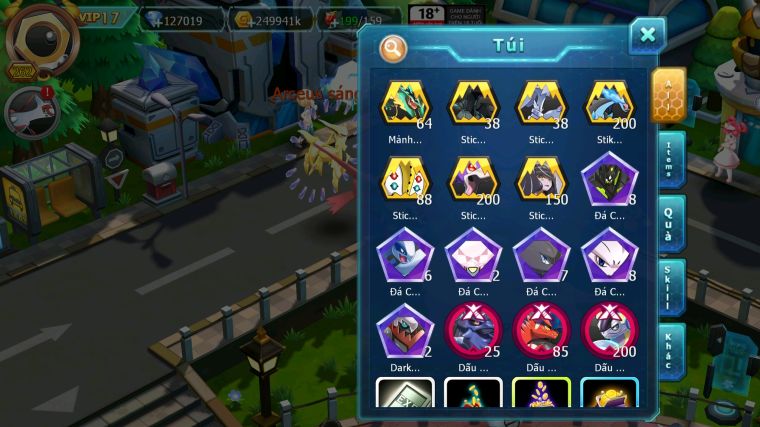Close the Túi bag window
Viewport: 760px width, 427px height.
click(647, 36)
